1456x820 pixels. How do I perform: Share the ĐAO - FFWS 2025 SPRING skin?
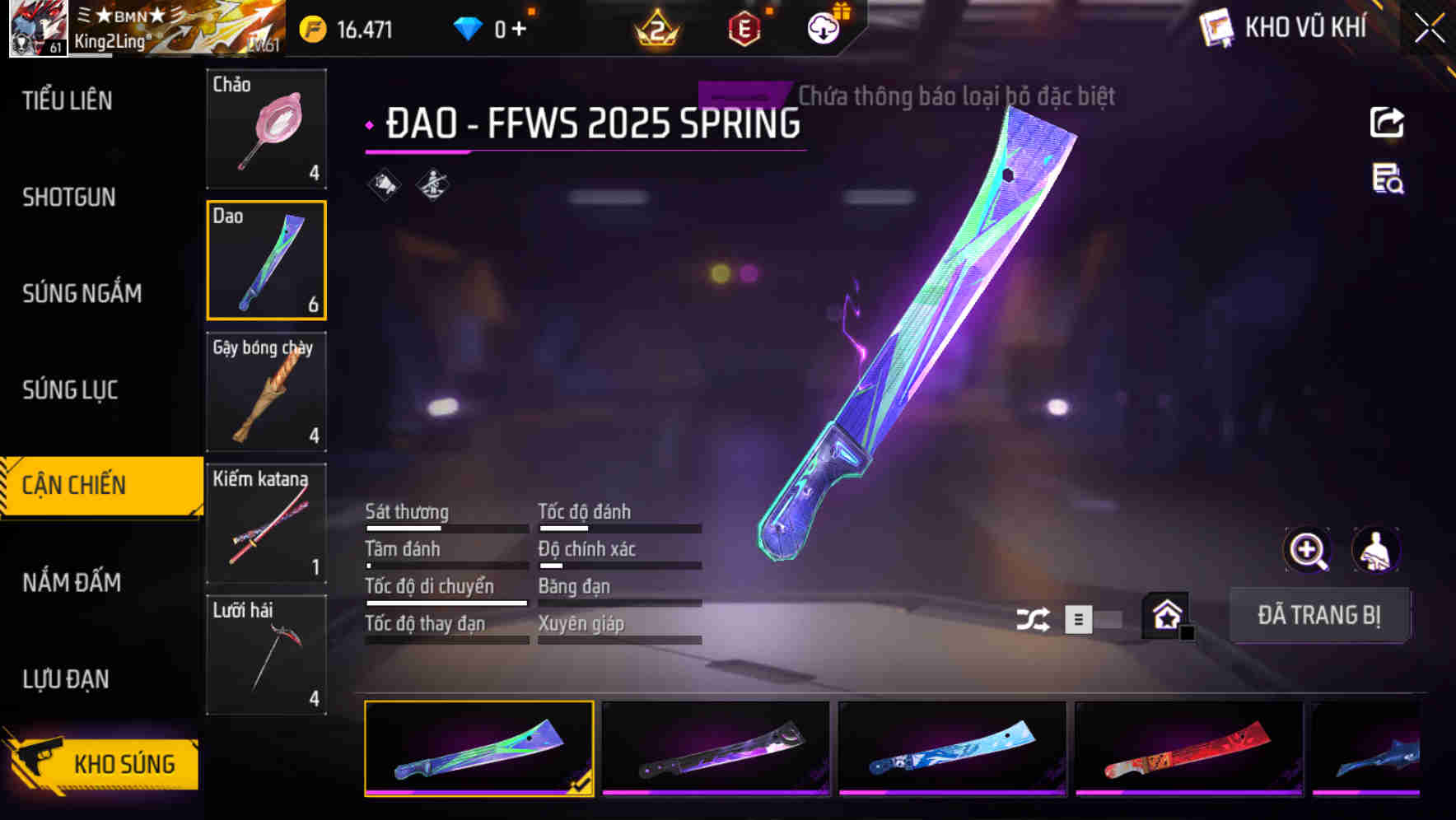point(1388,122)
